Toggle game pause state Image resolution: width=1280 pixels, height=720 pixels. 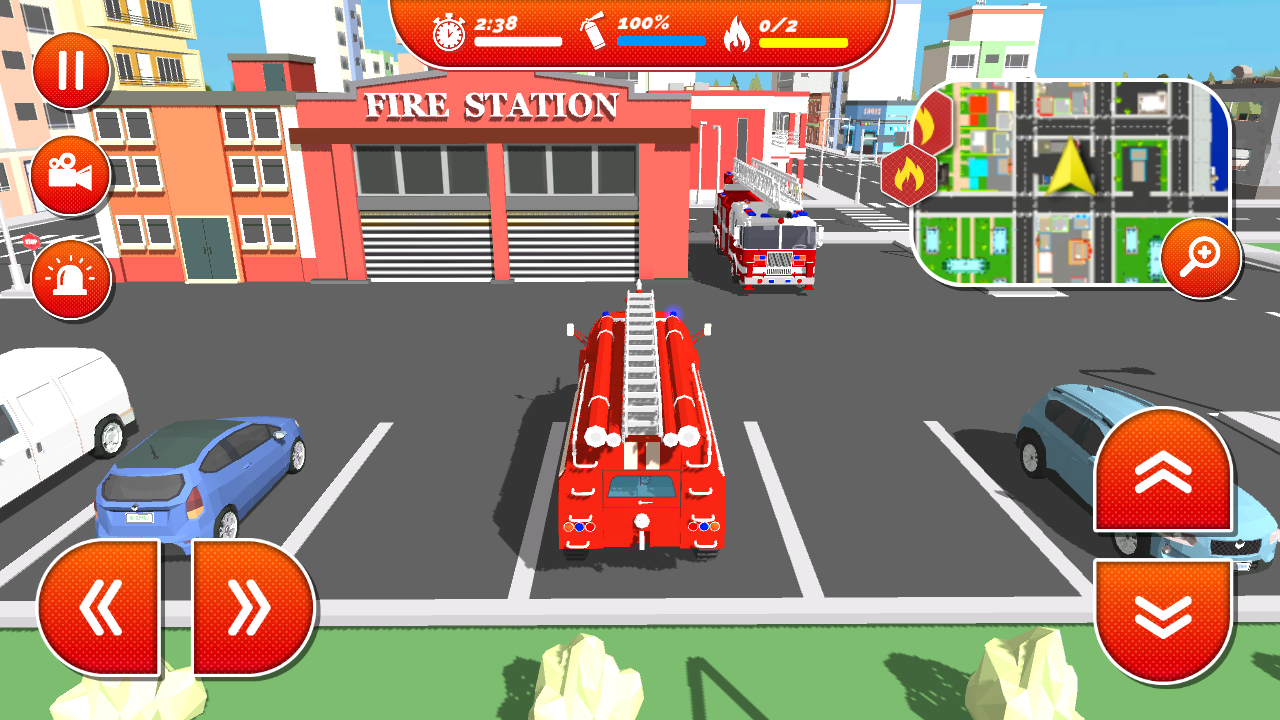[68, 70]
